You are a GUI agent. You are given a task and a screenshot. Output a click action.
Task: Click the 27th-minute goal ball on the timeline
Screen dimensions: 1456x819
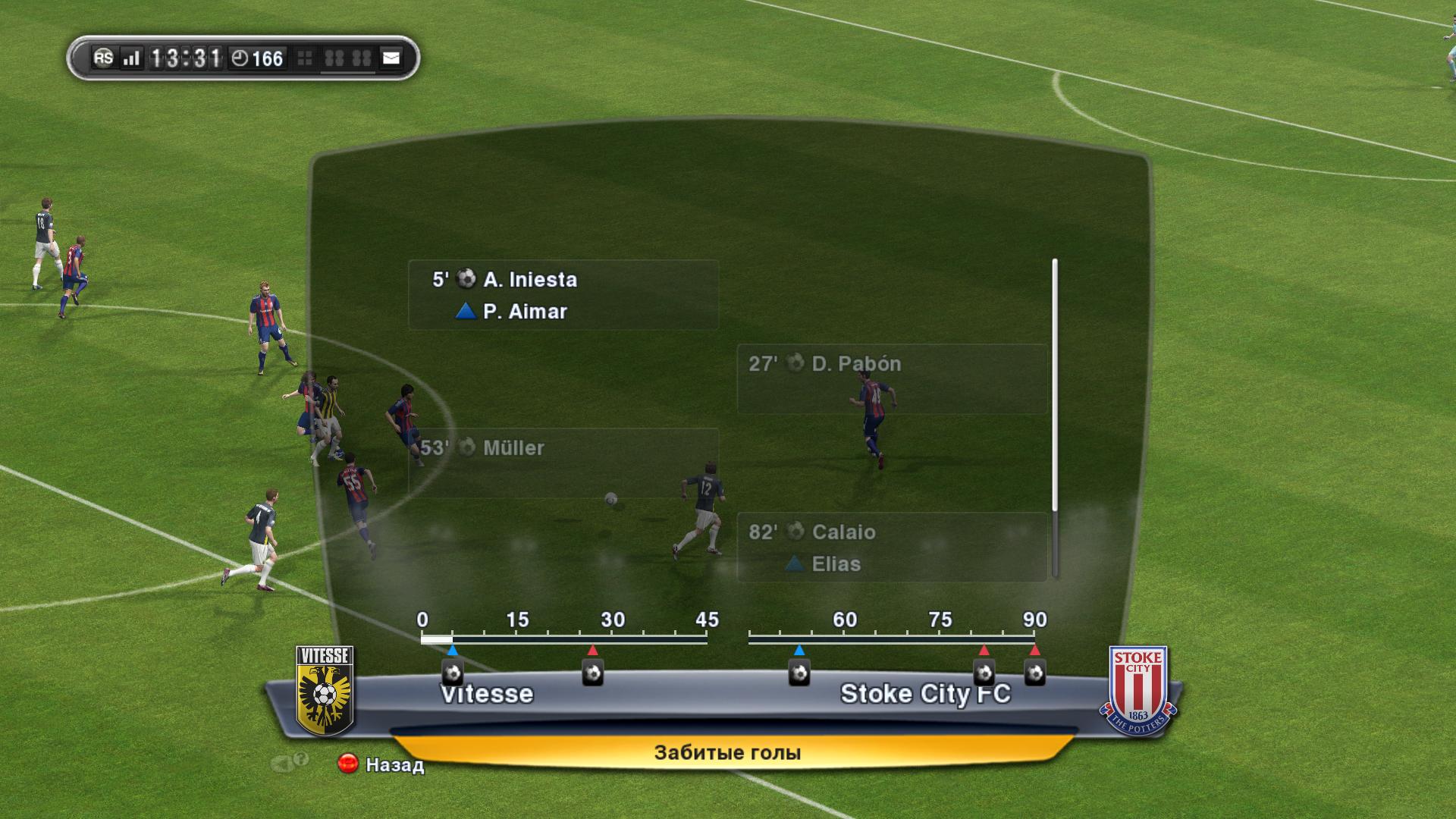click(592, 672)
